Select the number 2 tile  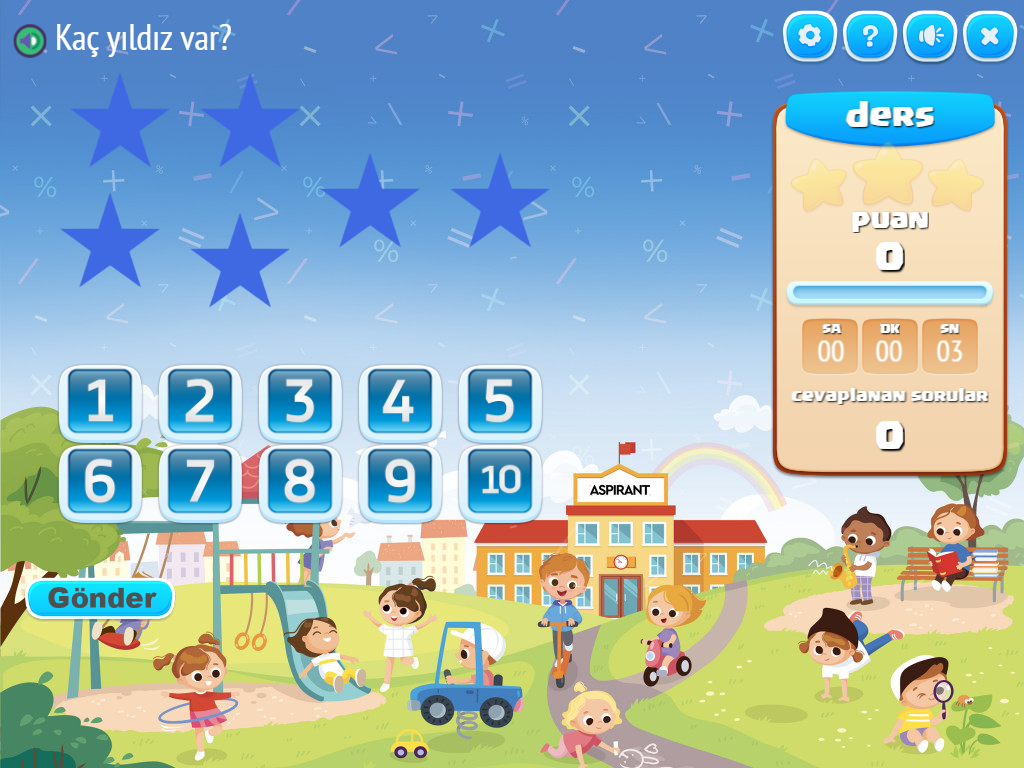200,402
